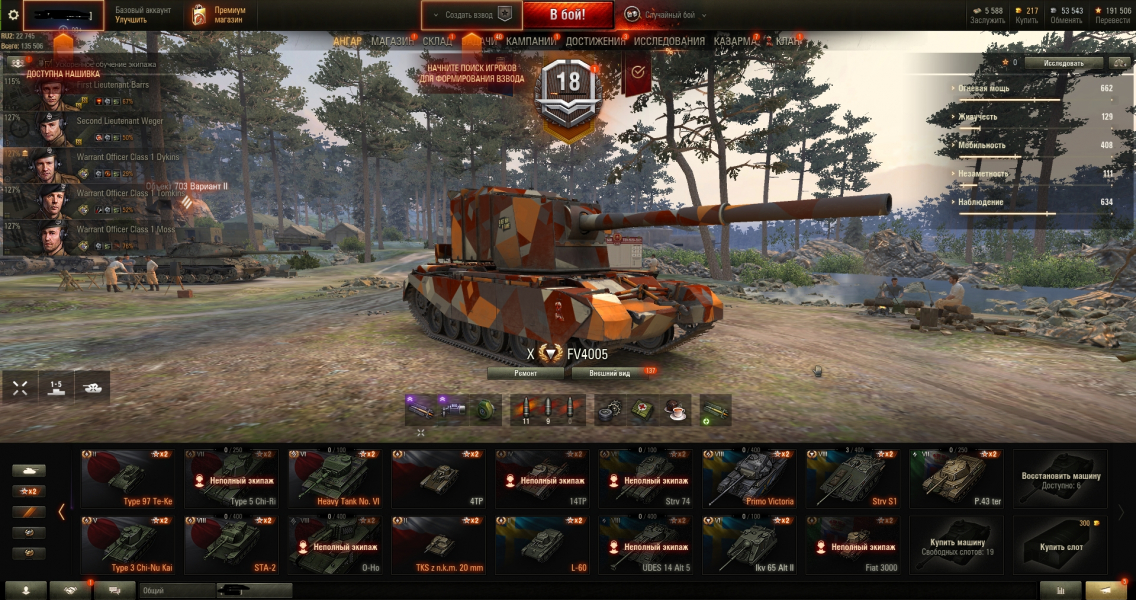Open Внешний вид customization
Viewport: 1136px width, 600px height.
click(610, 373)
